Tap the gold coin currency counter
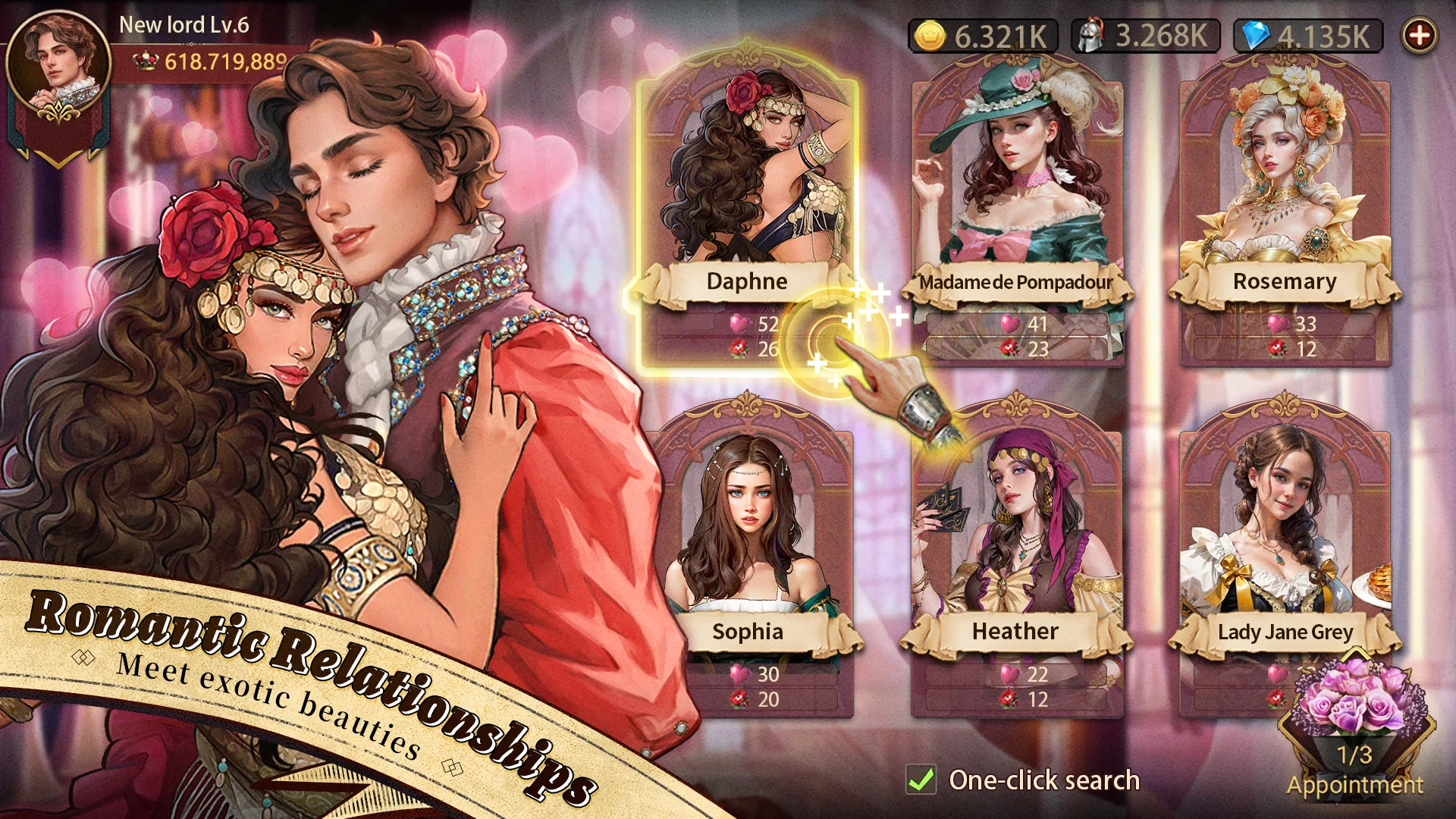Viewport: 1456px width, 819px height. [x=983, y=36]
